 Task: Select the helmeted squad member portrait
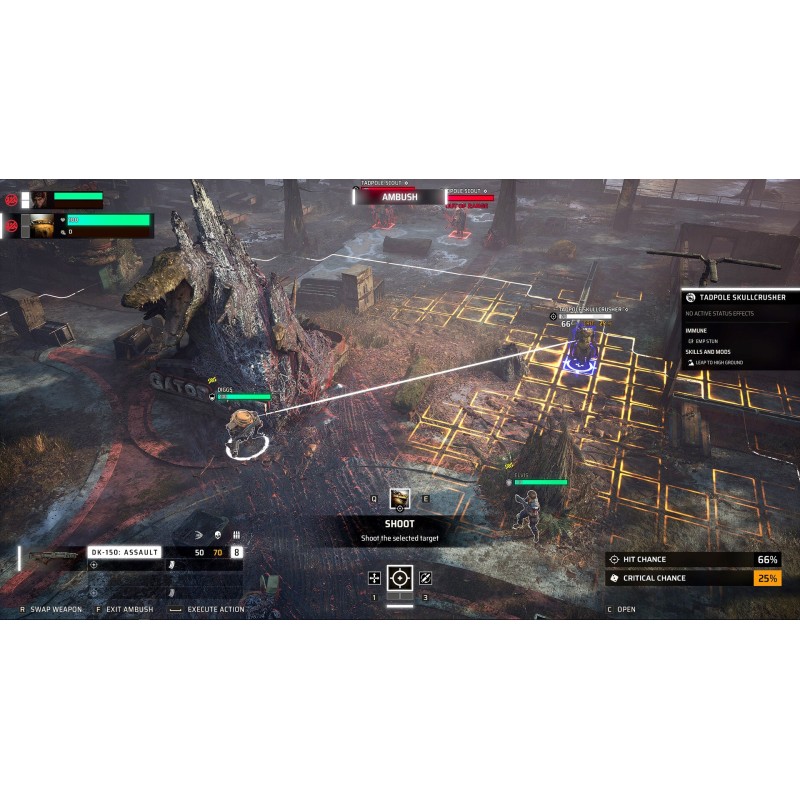coord(41,227)
